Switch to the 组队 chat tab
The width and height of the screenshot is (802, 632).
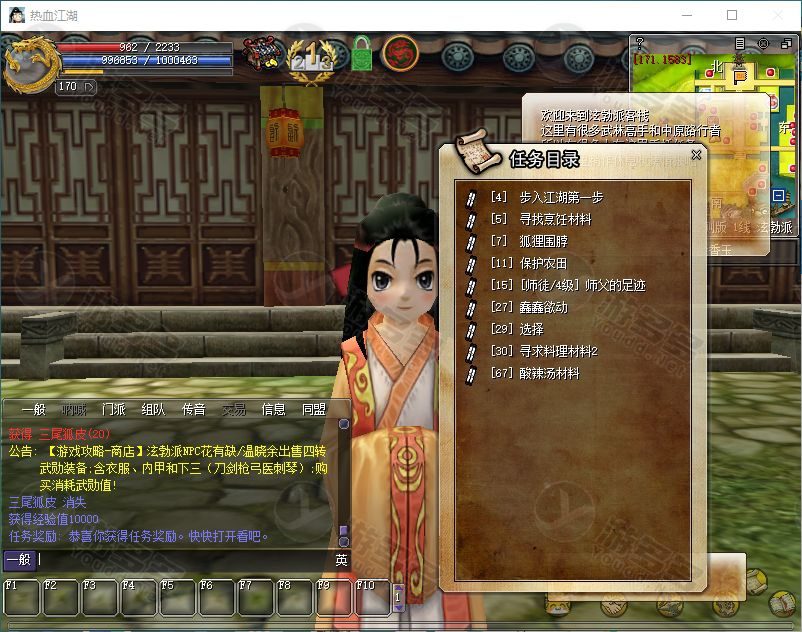(154, 409)
